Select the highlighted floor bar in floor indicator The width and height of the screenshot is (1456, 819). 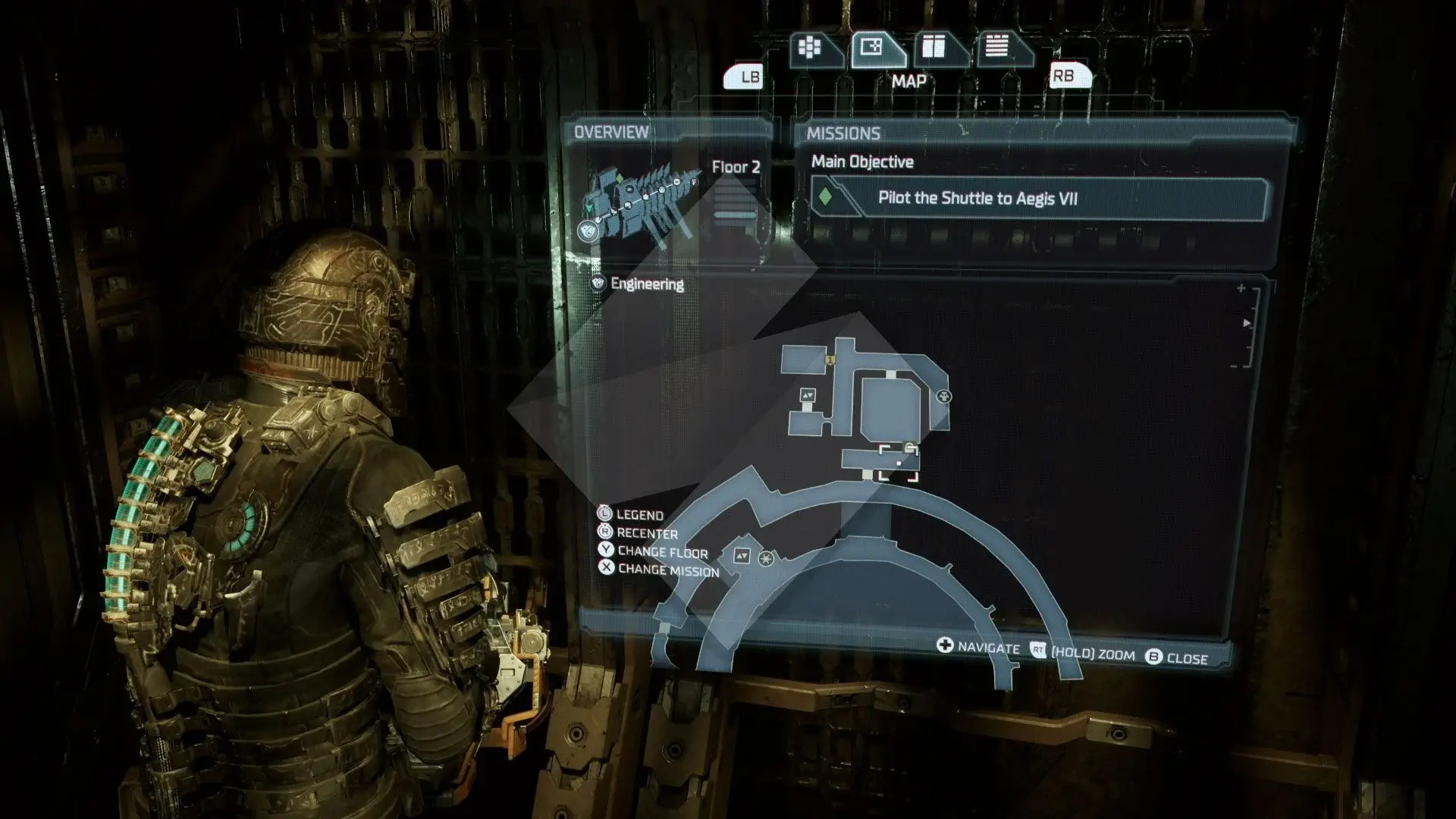coord(735,215)
